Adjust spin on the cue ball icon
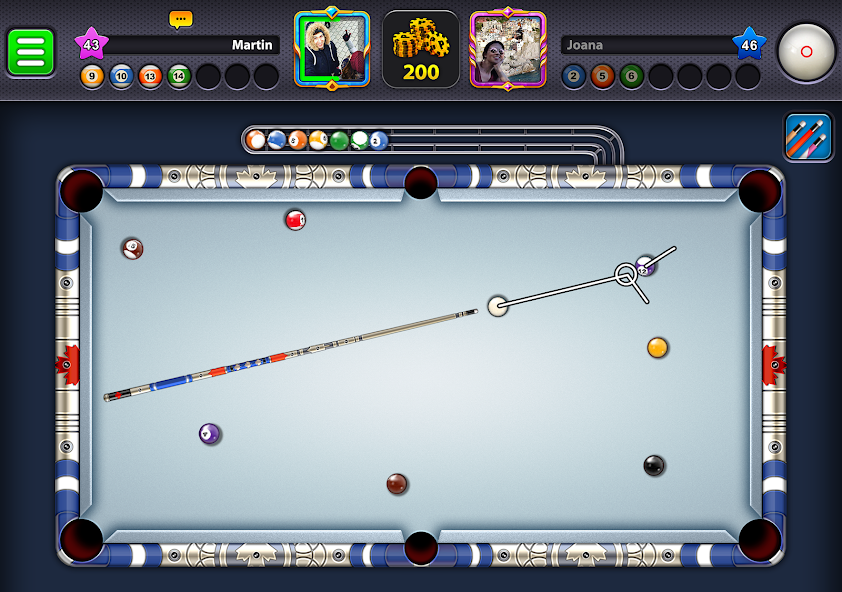842x592 pixels. click(x=807, y=51)
